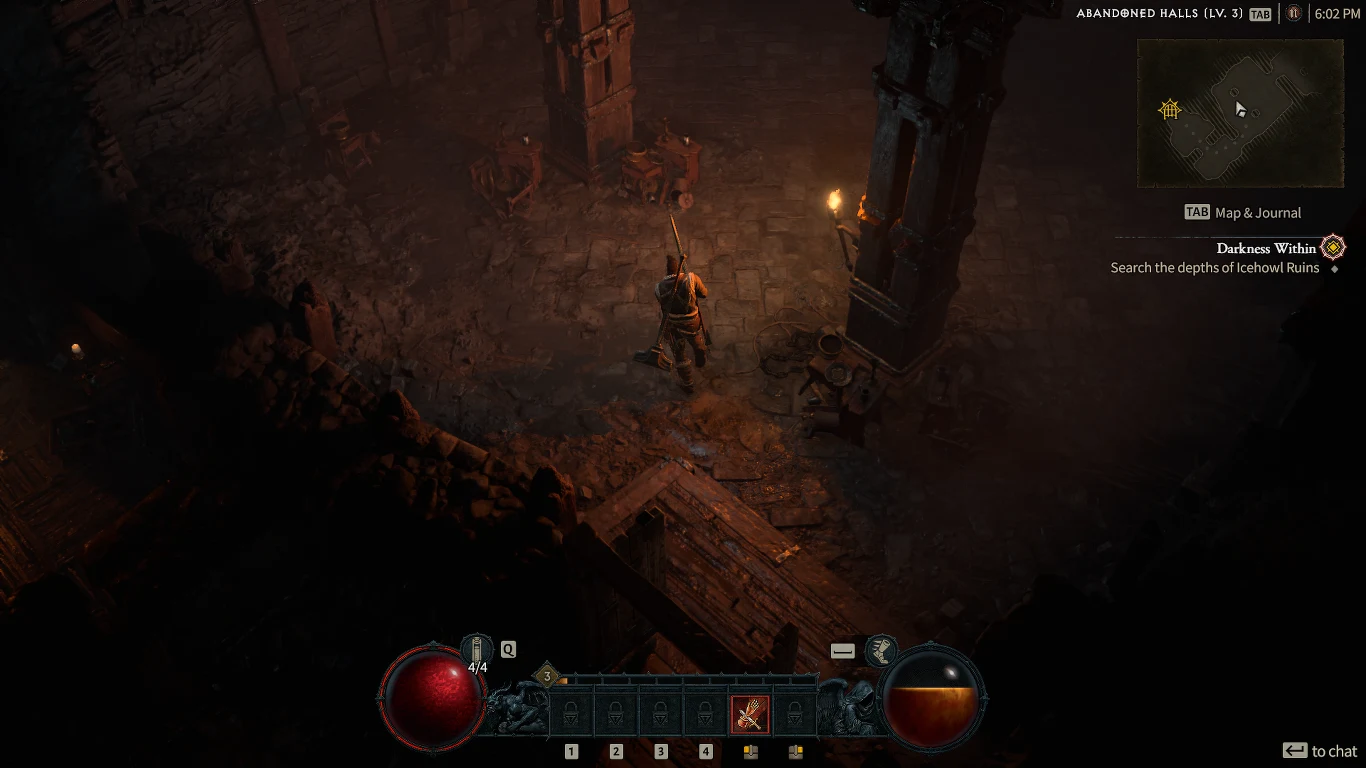Expand the diamond marker after the quest objective
The height and width of the screenshot is (768, 1366).
coord(1333,268)
